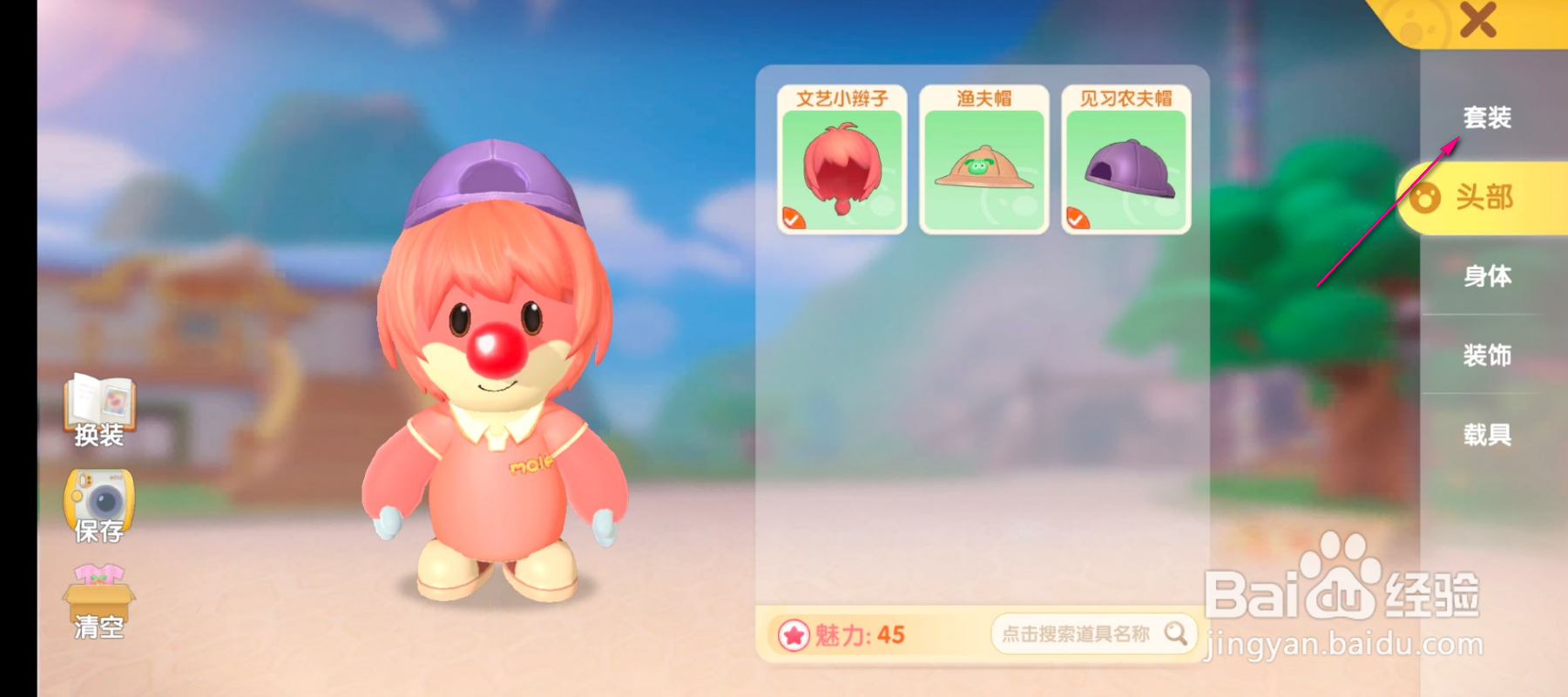Click the magnifier icon in the search bar
The width and height of the screenshot is (1568, 697).
click(x=1176, y=635)
